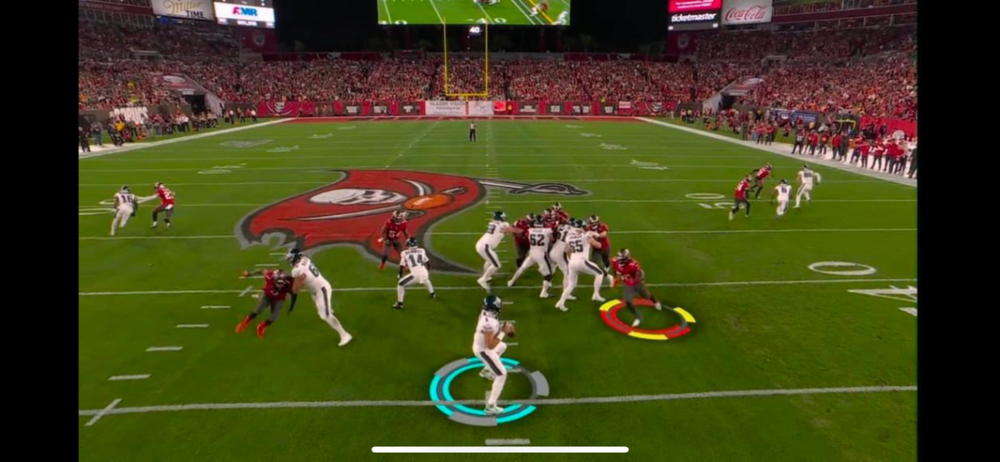
Task: Select the defender with the red-yellow ring marker
Action: (x=630, y=284)
